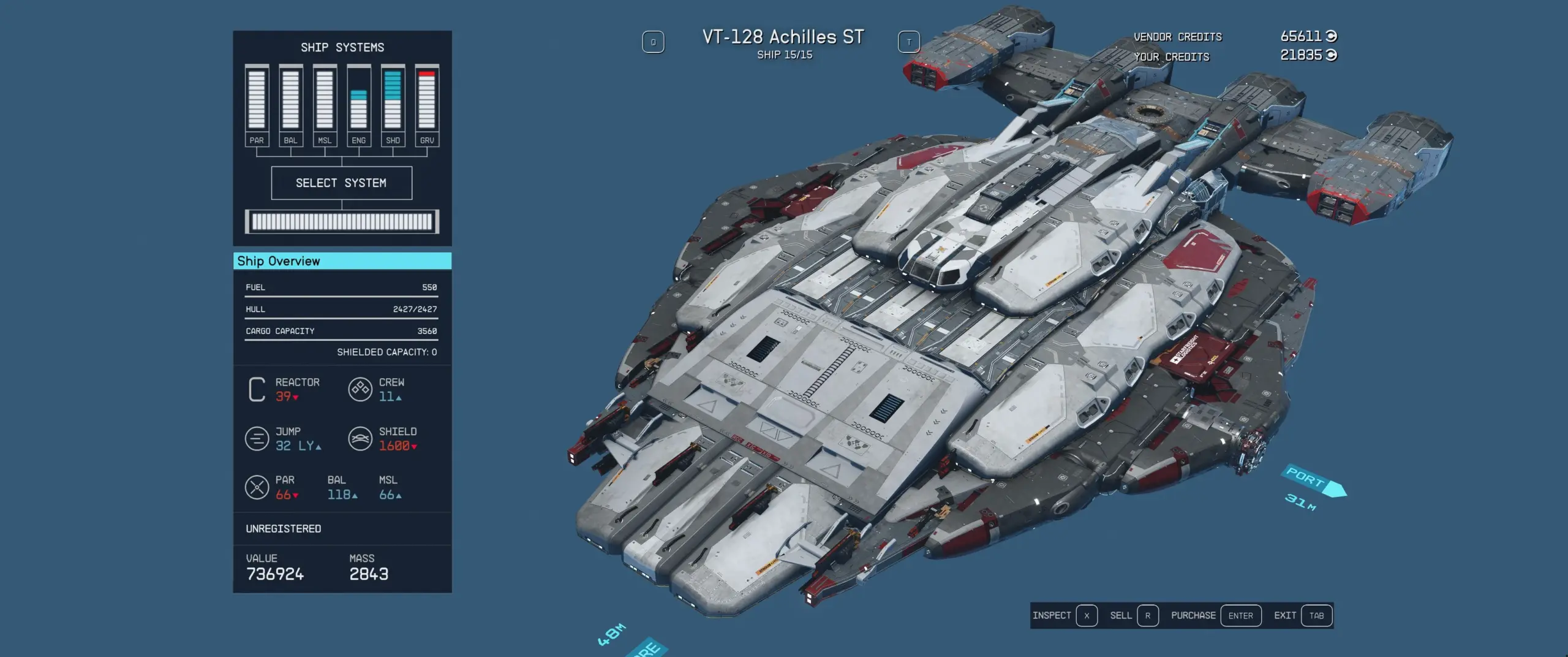Image resolution: width=1568 pixels, height=657 pixels.
Task: Expand the Ship Overview section
Action: click(x=341, y=260)
